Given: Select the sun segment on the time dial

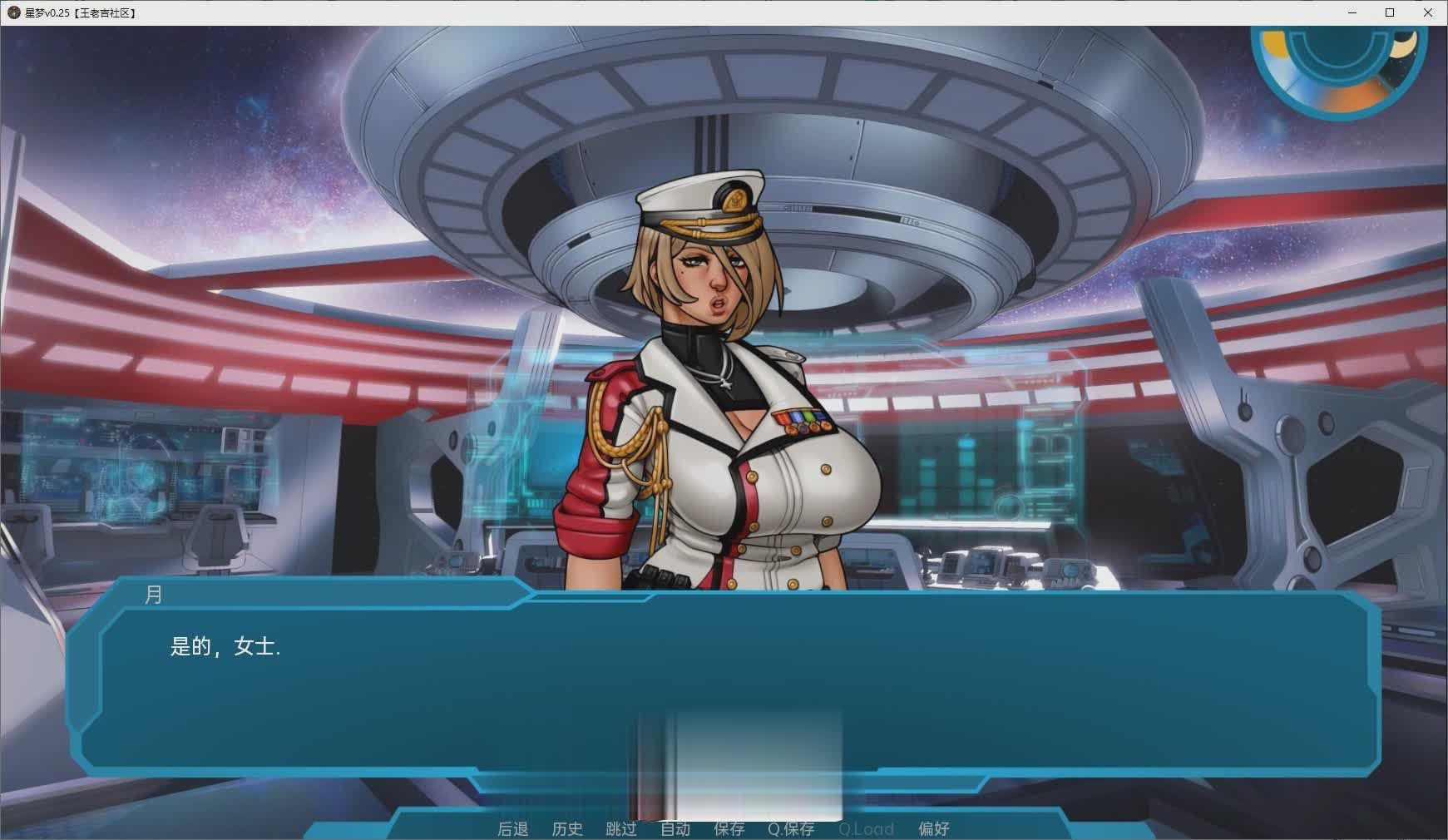Looking at the screenshot, I should (1274, 43).
